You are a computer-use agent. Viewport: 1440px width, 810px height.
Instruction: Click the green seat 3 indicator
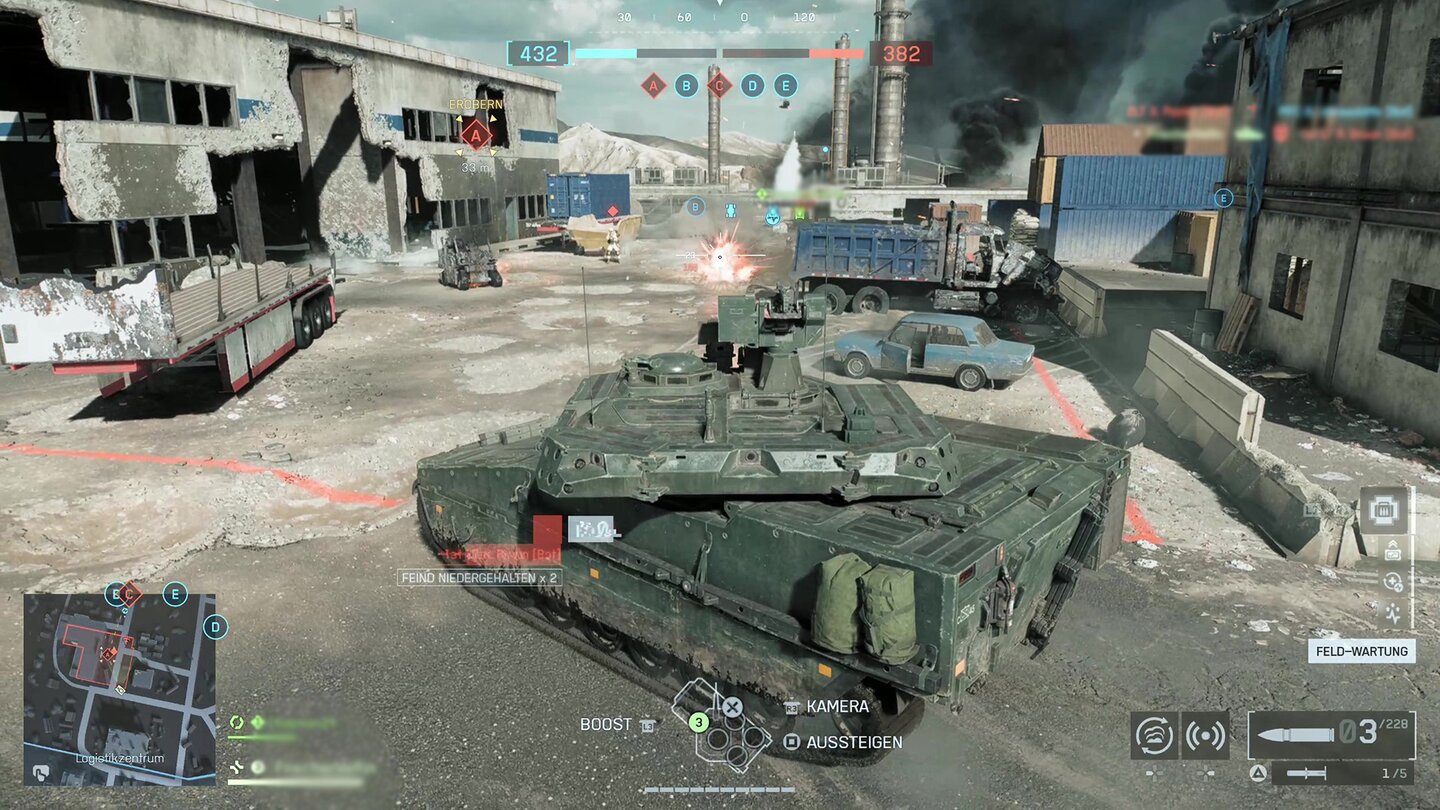(x=699, y=720)
